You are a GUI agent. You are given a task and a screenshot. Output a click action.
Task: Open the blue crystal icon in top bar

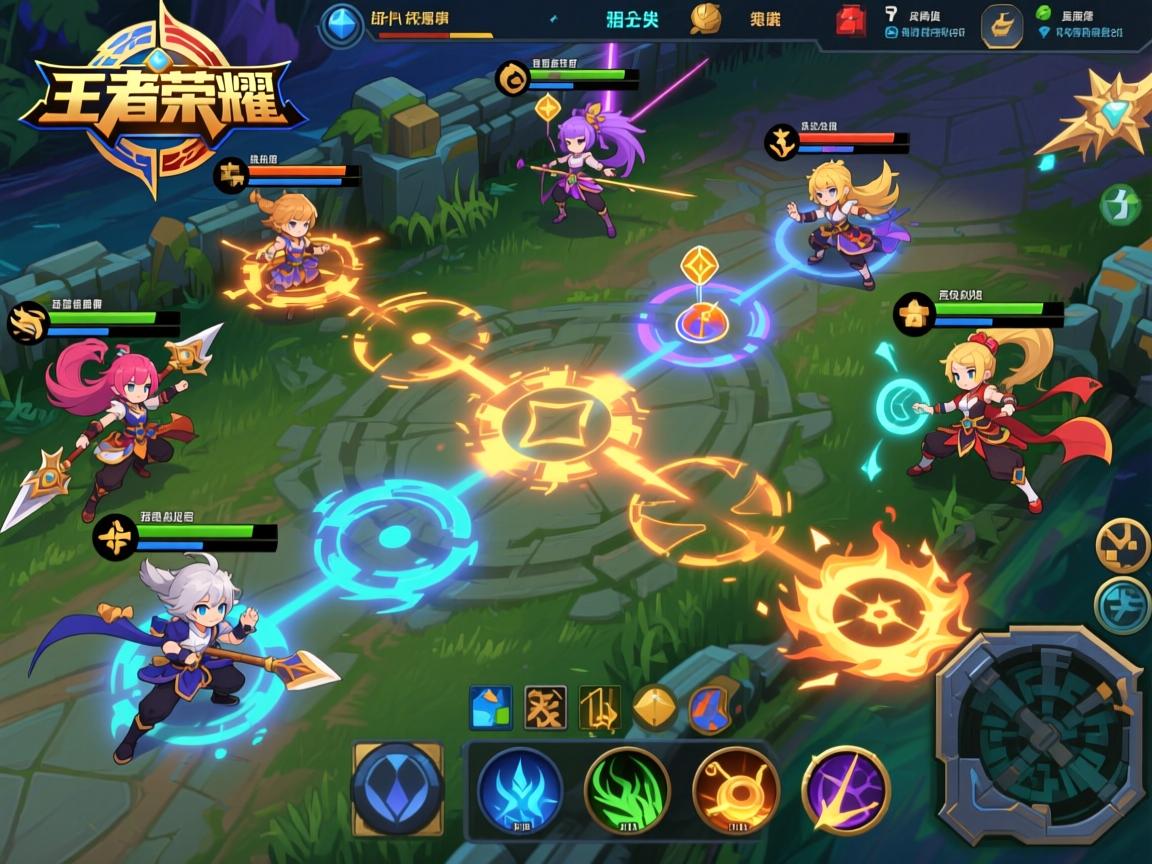344,23
